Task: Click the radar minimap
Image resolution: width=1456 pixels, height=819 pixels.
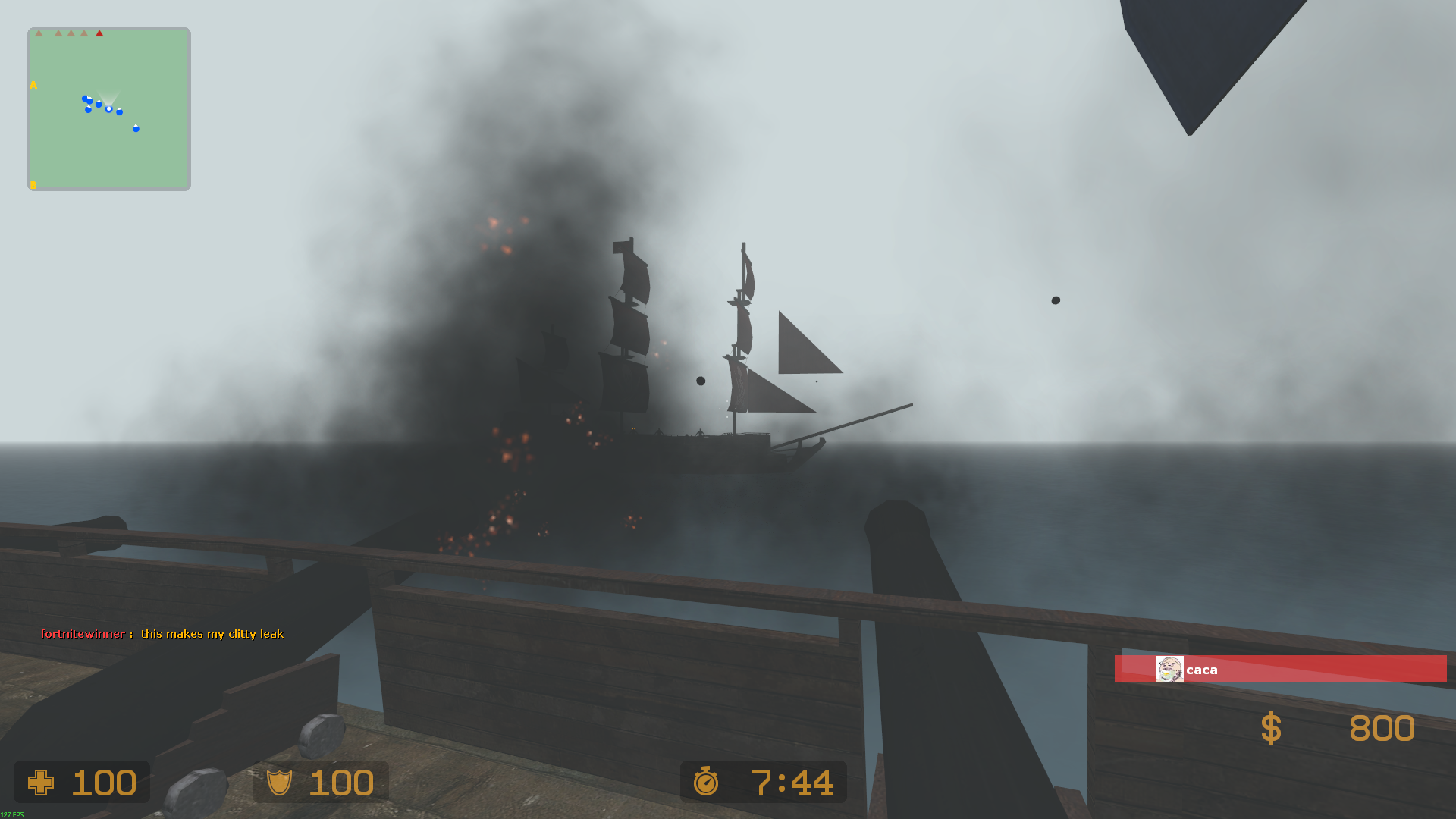Action: click(x=109, y=109)
